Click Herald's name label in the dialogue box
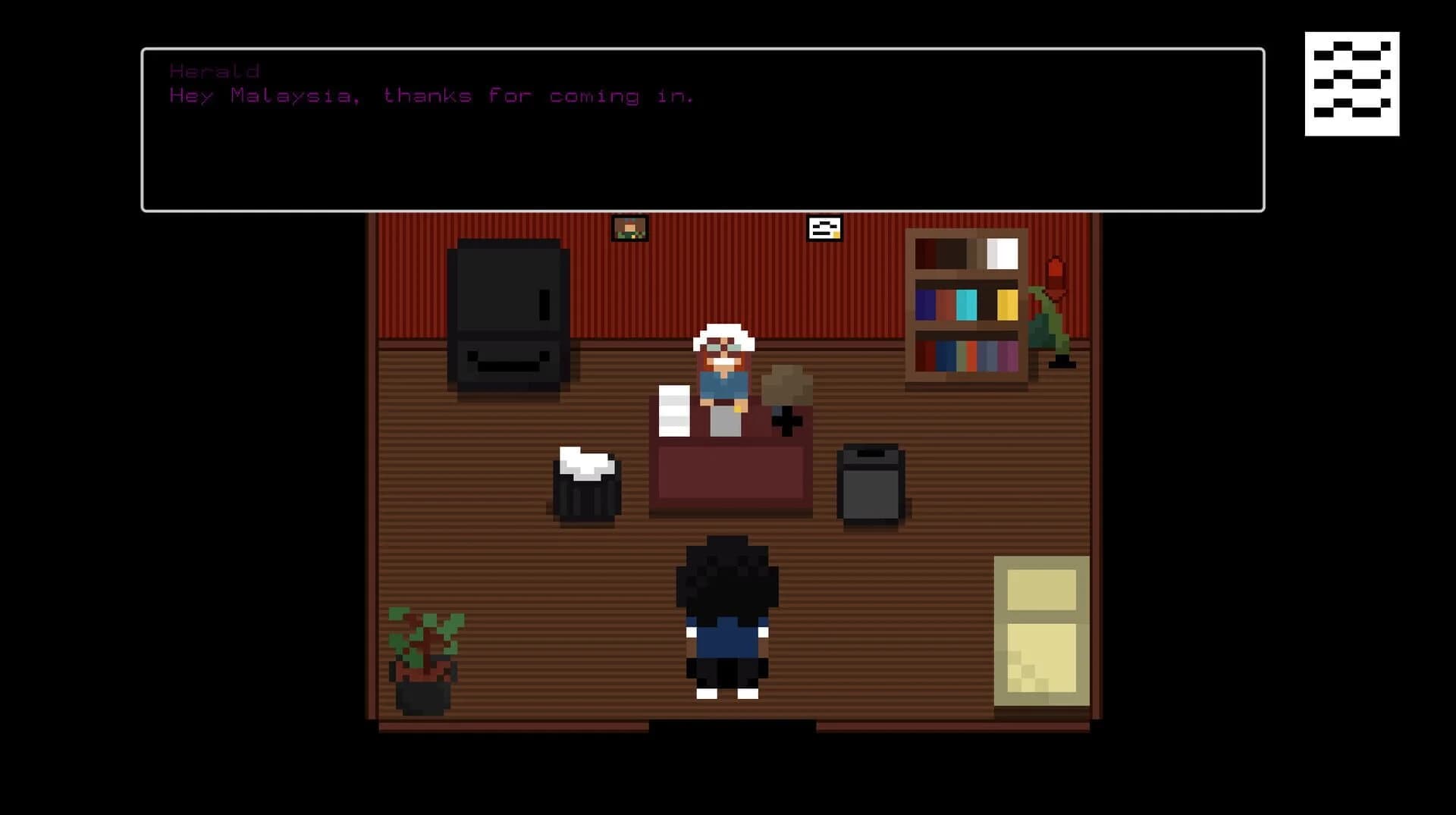 pos(215,71)
